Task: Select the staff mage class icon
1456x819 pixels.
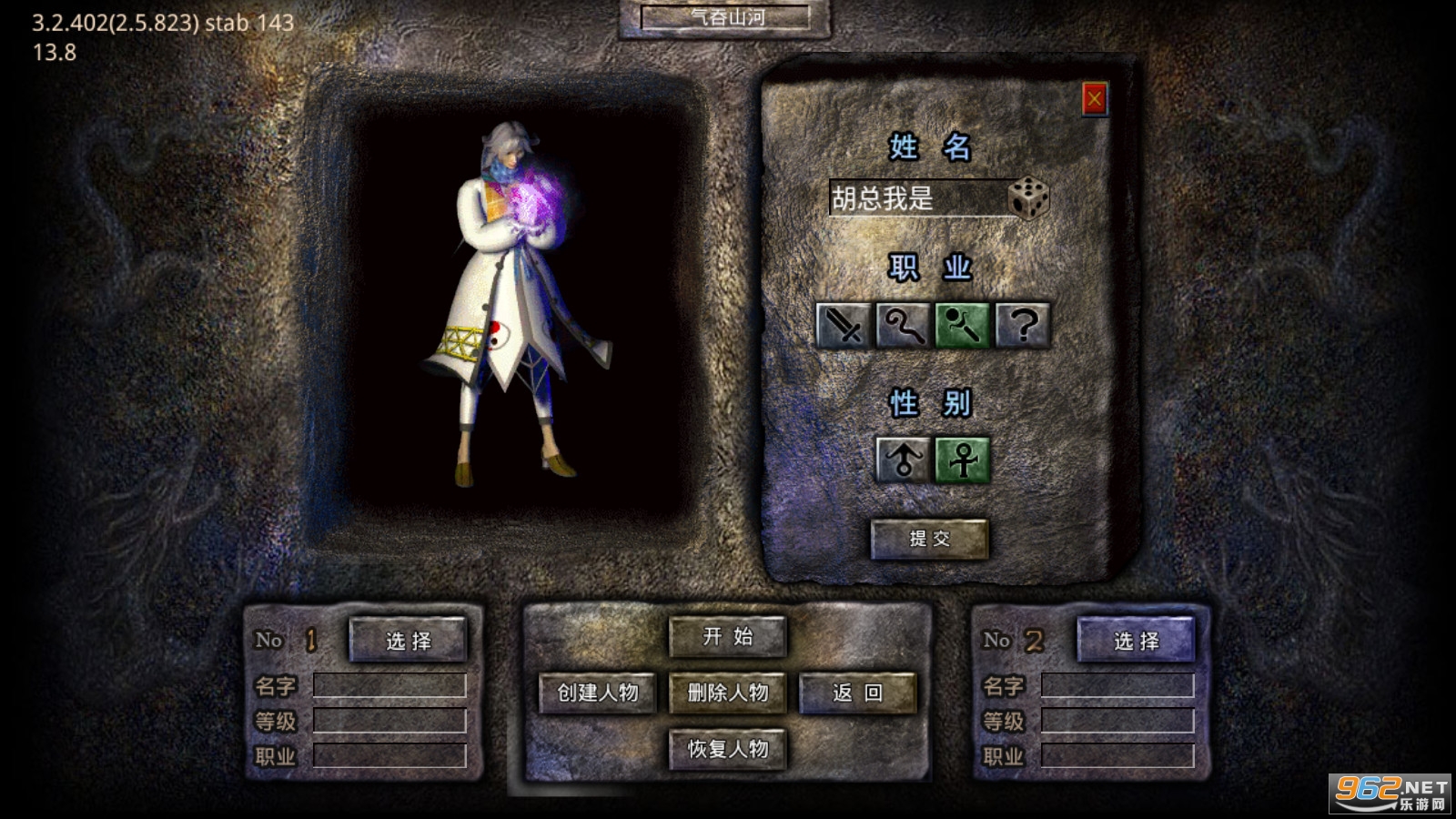Action: (x=902, y=326)
